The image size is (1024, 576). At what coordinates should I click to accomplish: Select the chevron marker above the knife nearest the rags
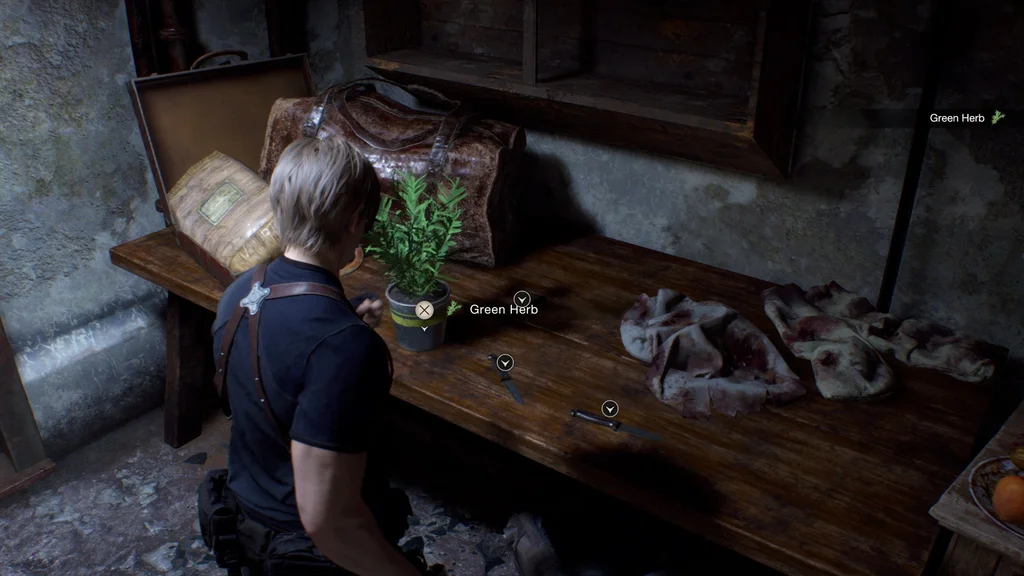(x=609, y=408)
